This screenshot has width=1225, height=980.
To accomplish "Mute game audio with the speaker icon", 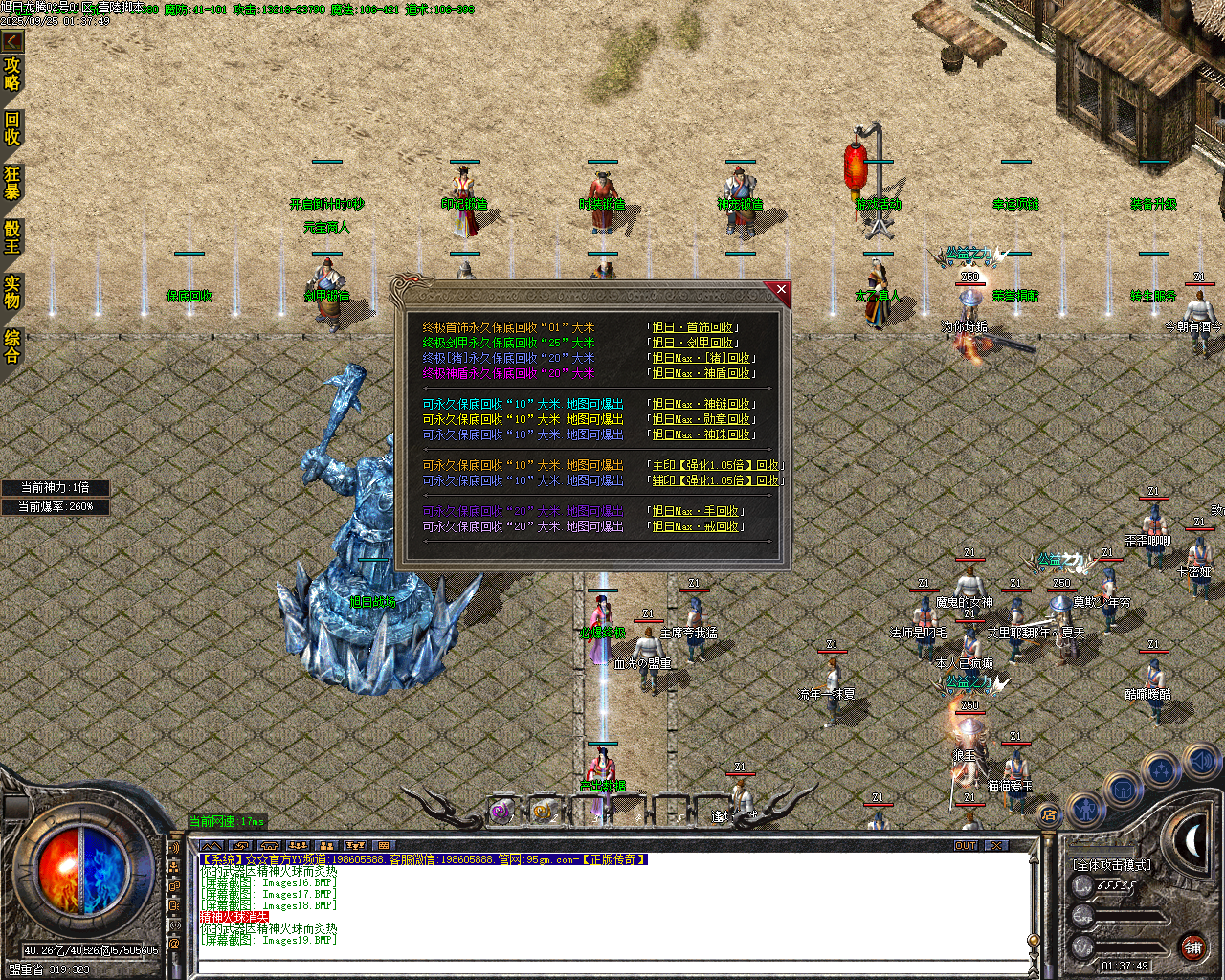I will tap(1200, 762).
